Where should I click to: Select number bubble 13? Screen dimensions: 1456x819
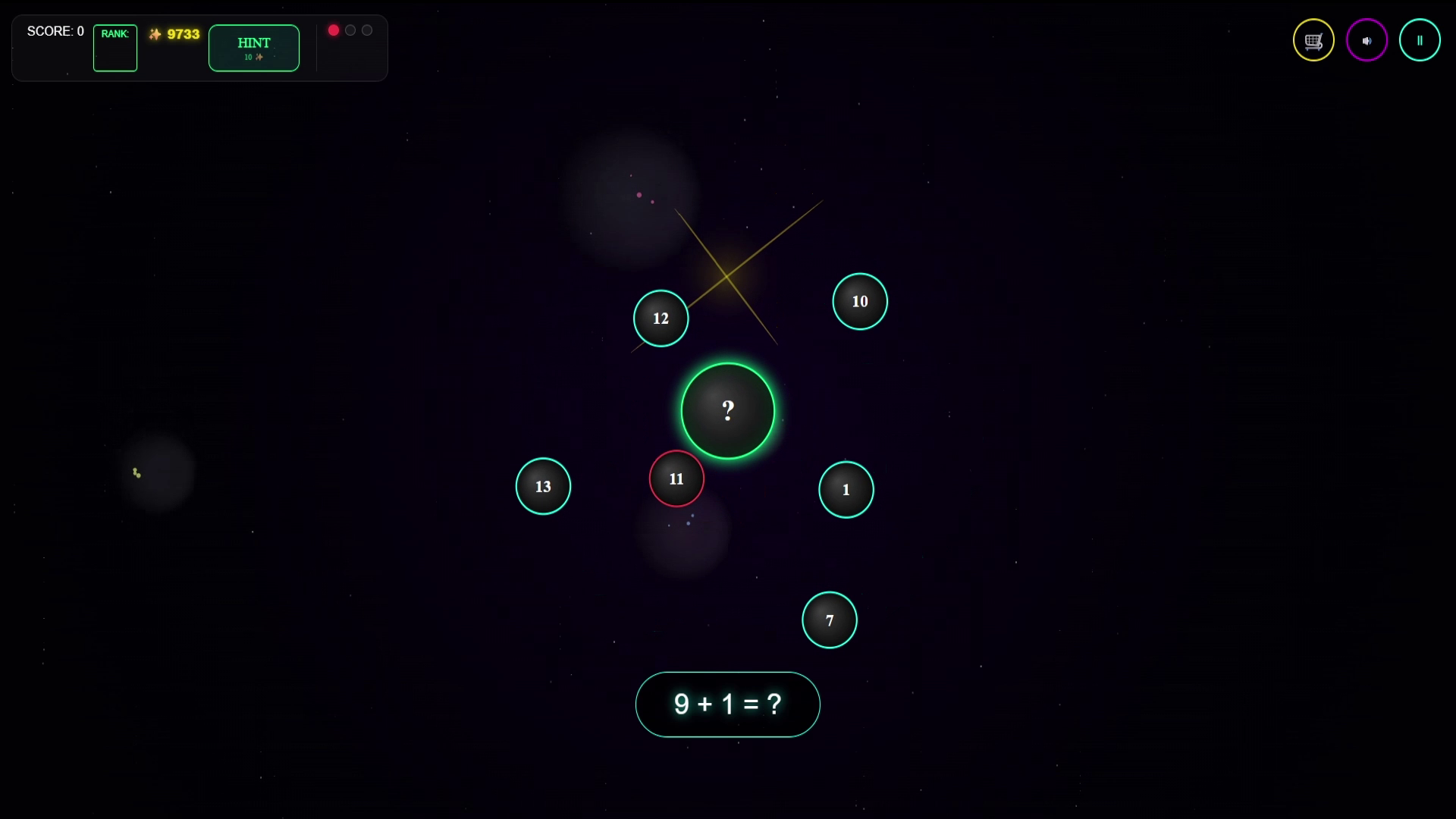[543, 486]
